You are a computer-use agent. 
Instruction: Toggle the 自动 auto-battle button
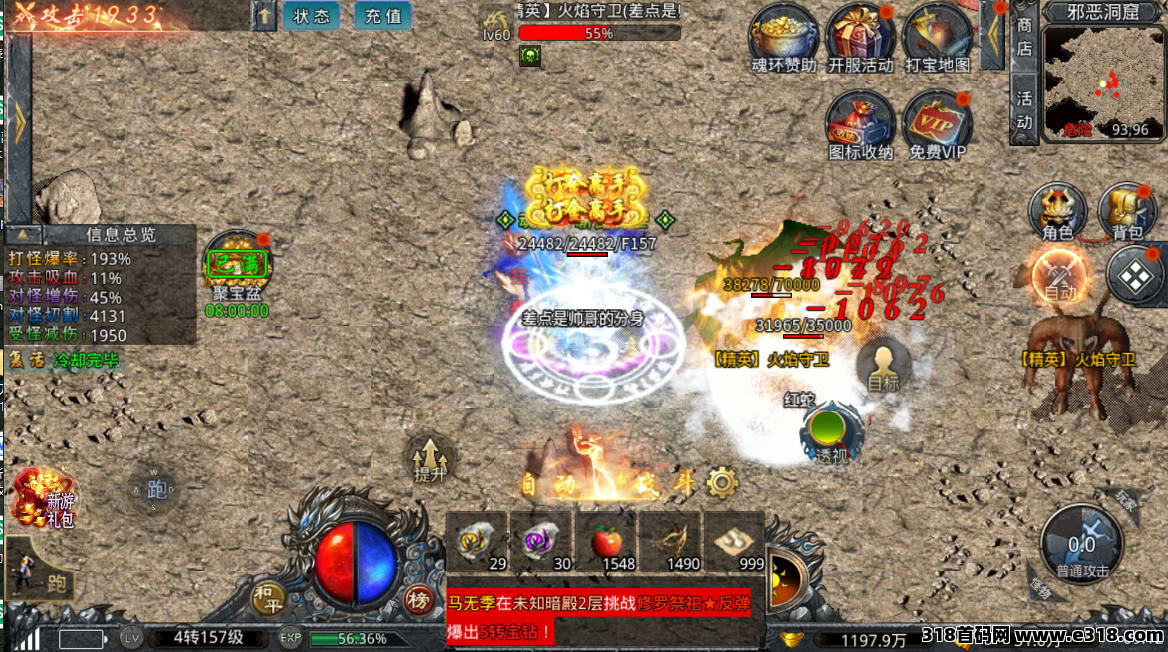click(x=1060, y=276)
